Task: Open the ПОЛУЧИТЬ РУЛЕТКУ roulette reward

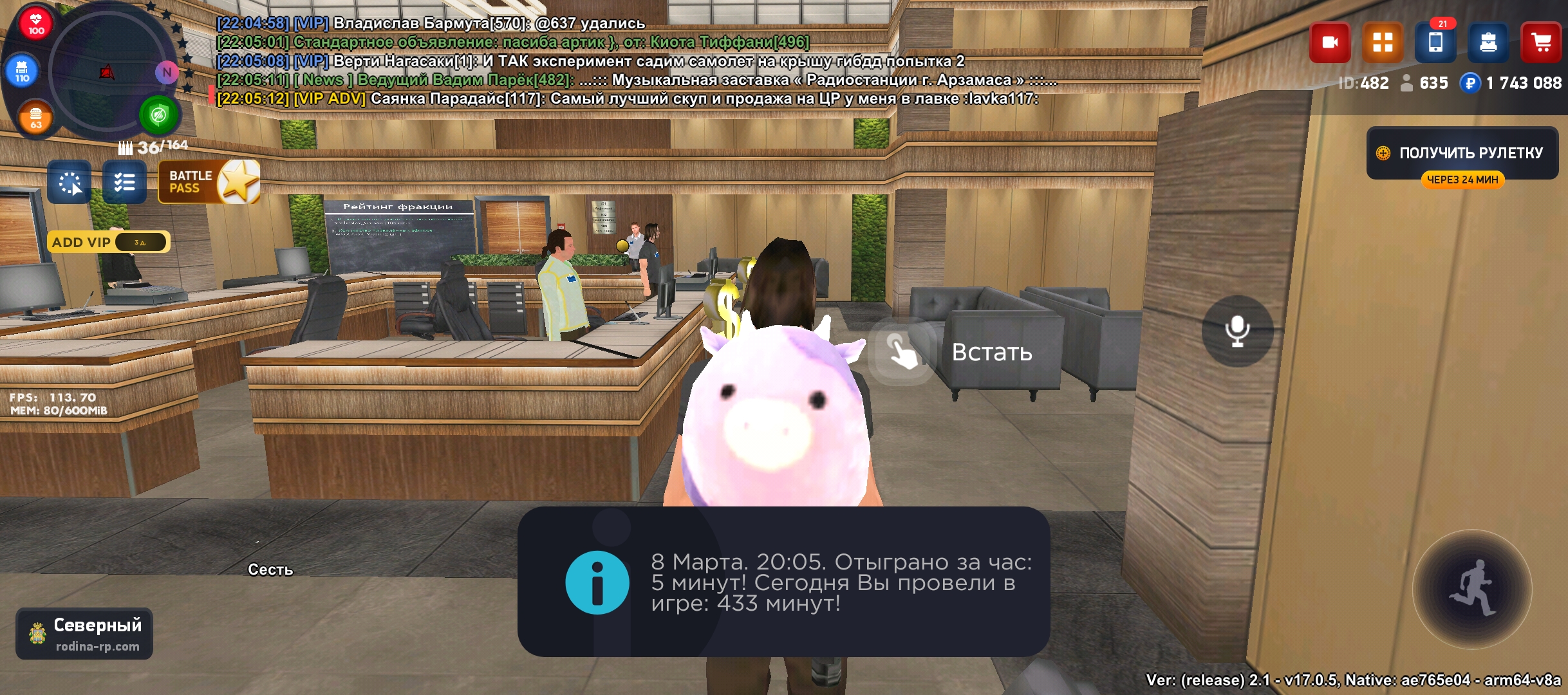Action: tap(1462, 153)
